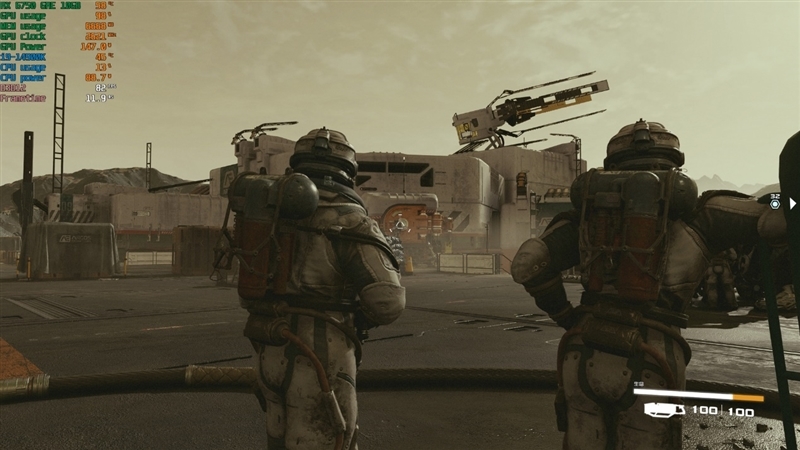Click the white arrow beside the objective marker
800x450 pixels.
[x=793, y=203]
